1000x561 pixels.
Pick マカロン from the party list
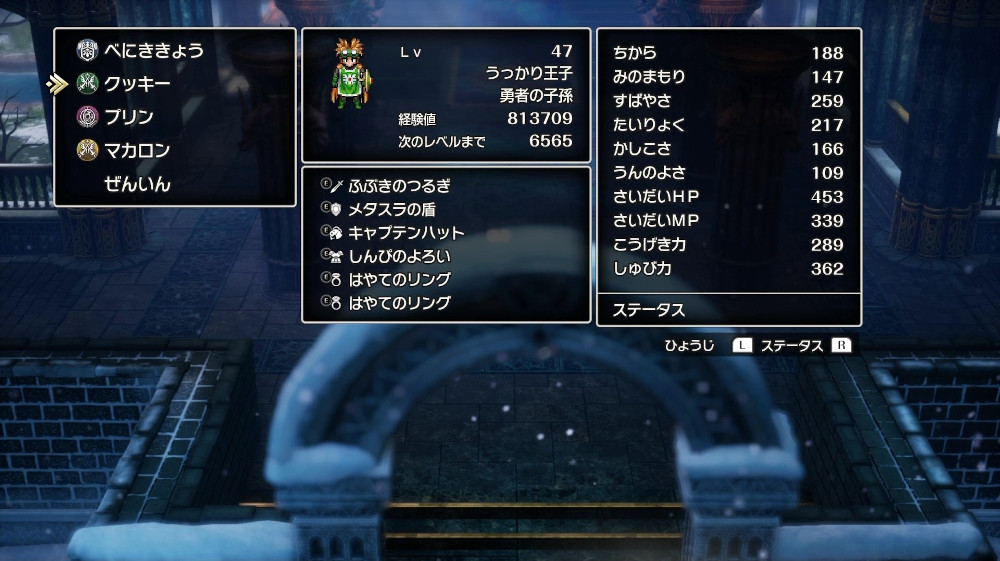137,151
